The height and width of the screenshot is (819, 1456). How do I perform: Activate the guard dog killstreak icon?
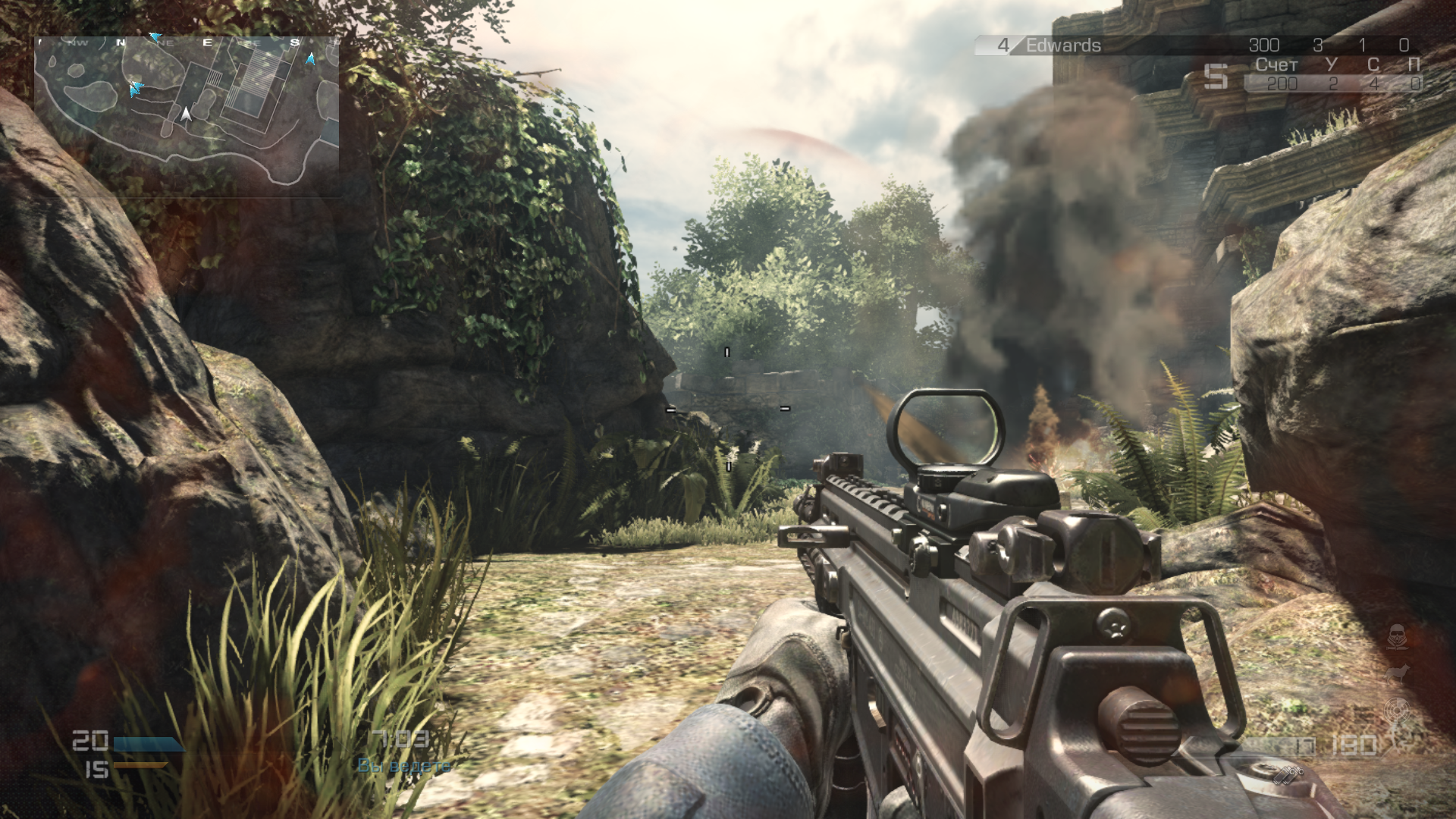point(1397,674)
